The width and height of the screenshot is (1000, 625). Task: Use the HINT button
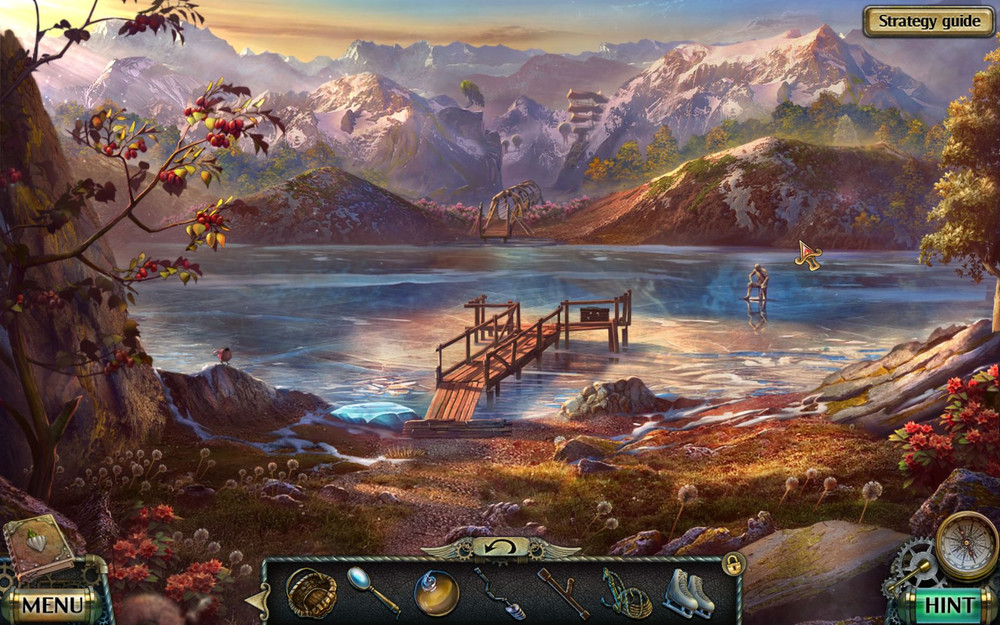947,604
